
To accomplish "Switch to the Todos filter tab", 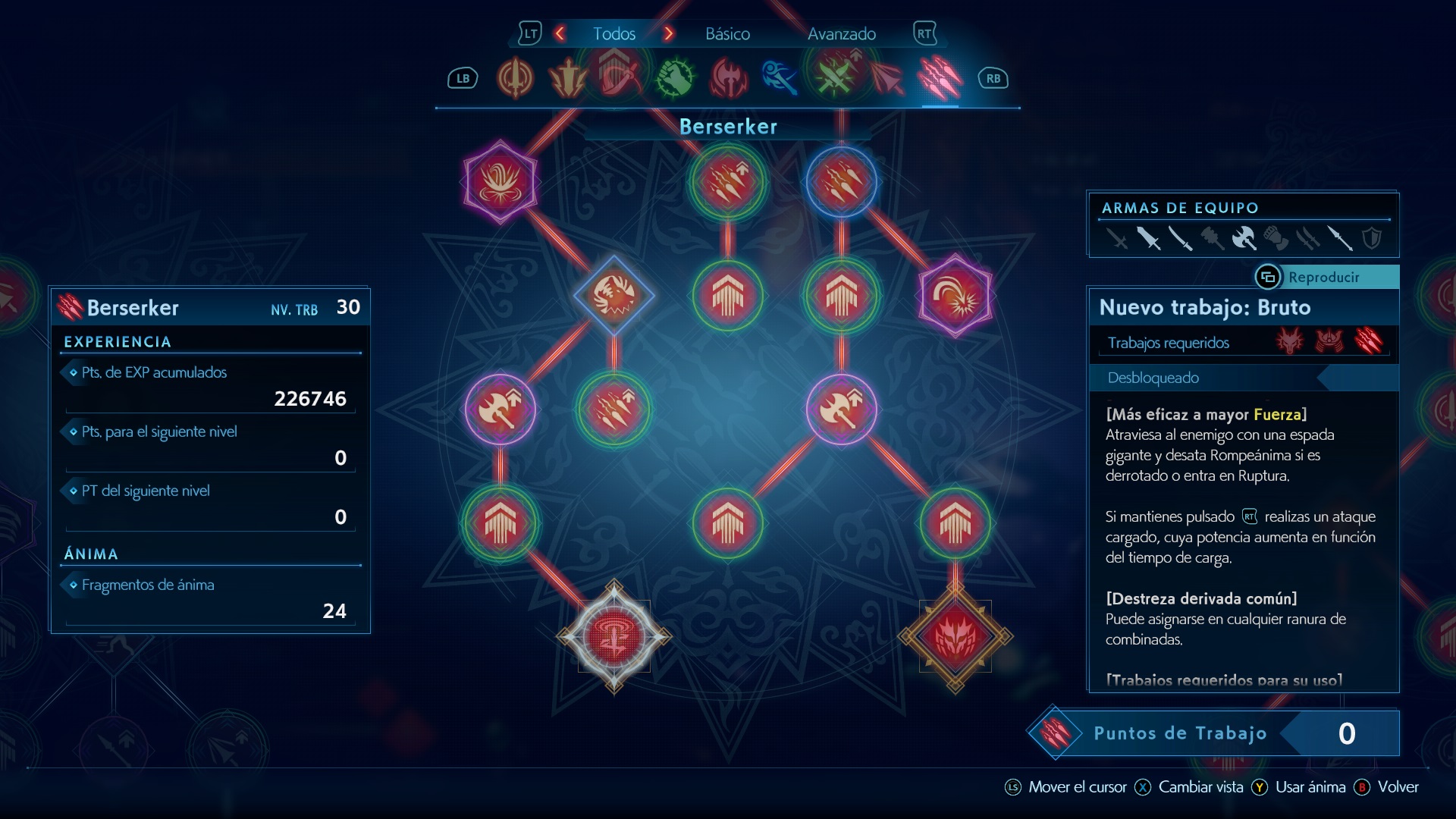I will tap(613, 34).
